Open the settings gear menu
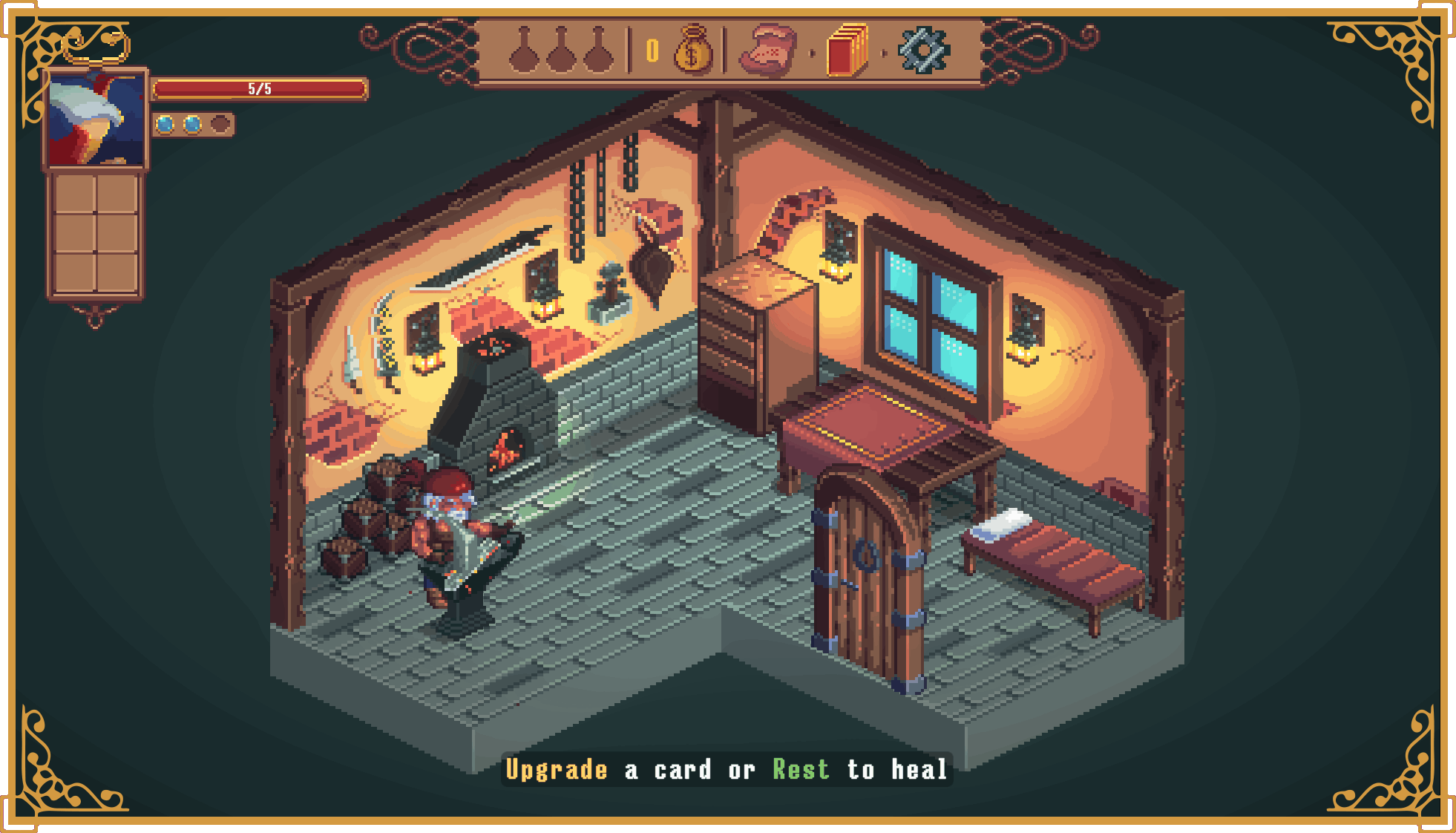The width and height of the screenshot is (1456, 833). pos(923,50)
